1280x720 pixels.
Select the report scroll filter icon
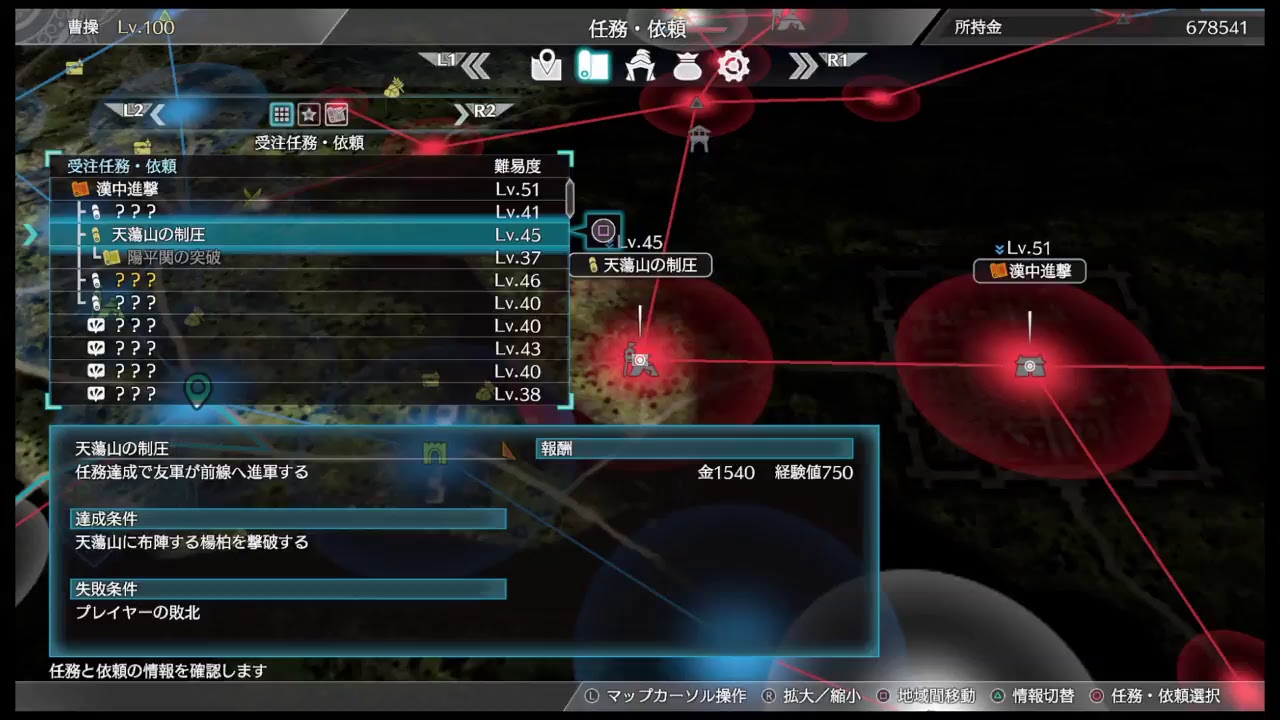[x=335, y=113]
